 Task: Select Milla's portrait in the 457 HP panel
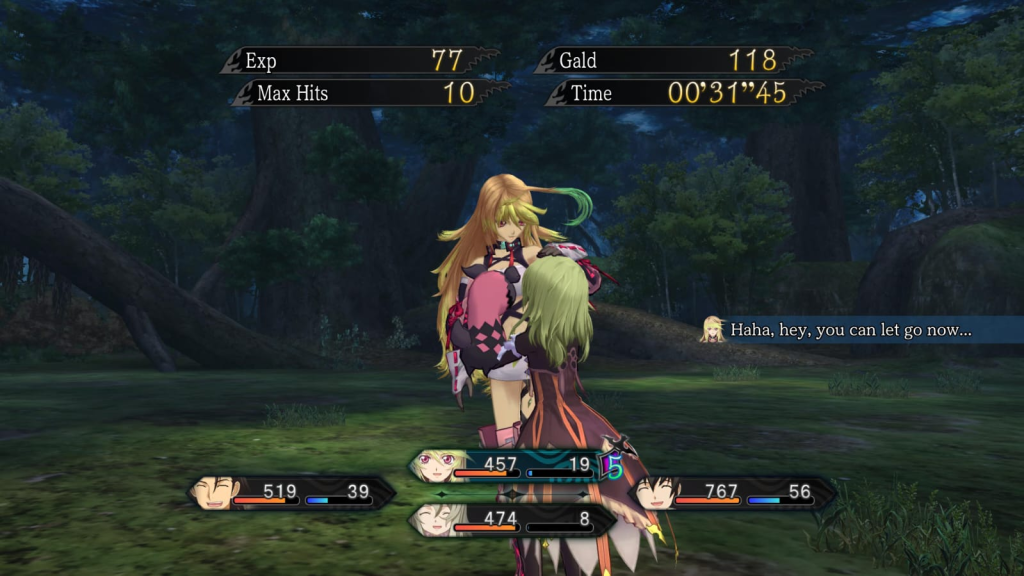pos(435,466)
